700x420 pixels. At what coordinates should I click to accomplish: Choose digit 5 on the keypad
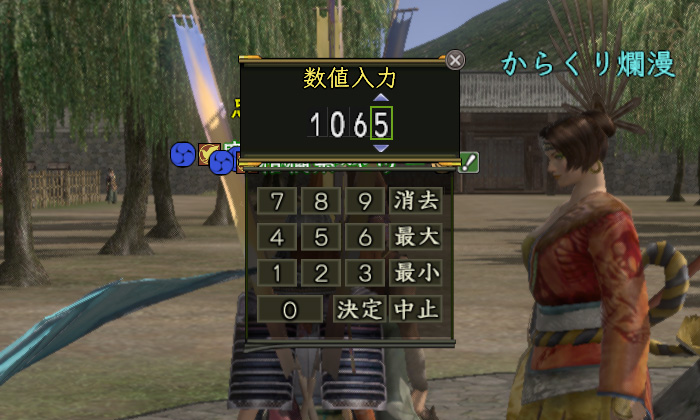[321, 237]
